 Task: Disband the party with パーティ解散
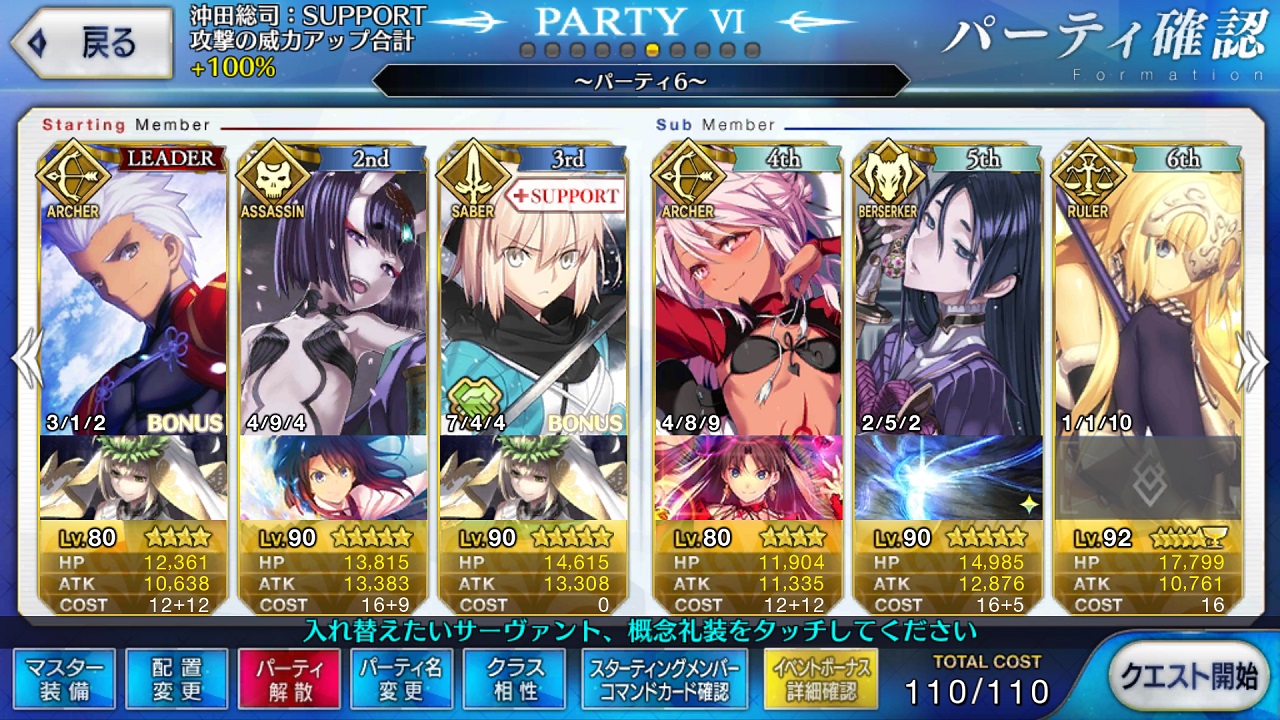[289, 679]
